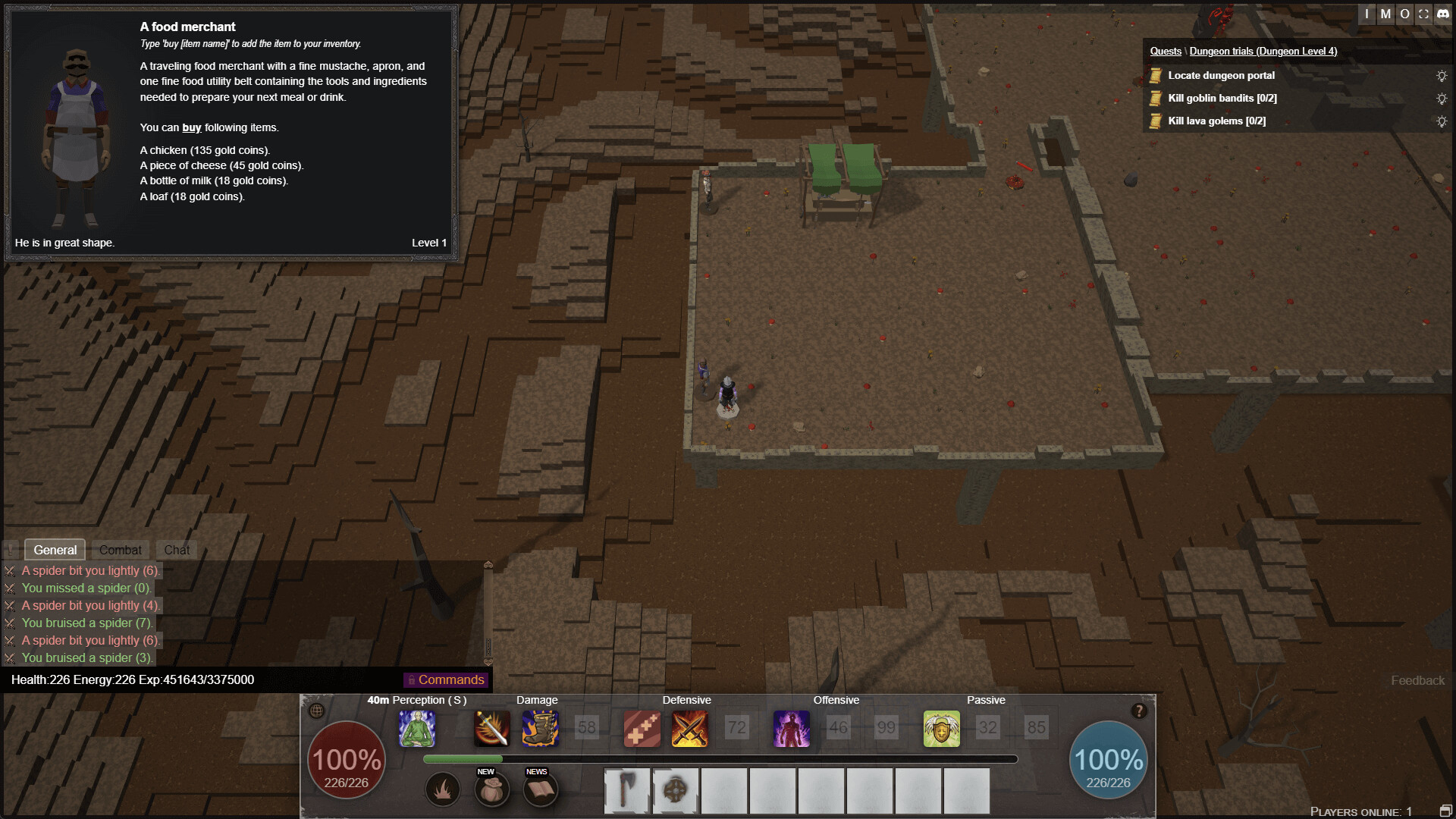Viewport: 1456px width, 819px height.
Task: Open the Commands button
Action: 446,679
